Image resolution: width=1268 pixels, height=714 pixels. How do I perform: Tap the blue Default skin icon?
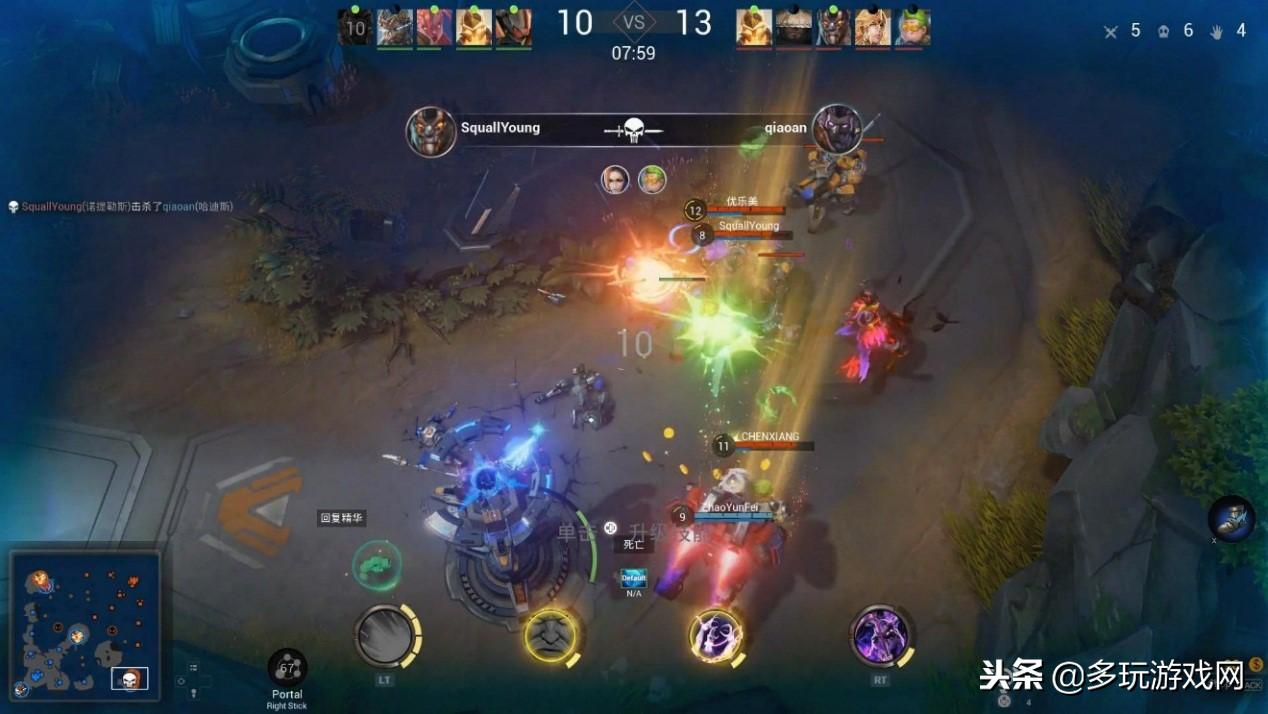coord(634,578)
